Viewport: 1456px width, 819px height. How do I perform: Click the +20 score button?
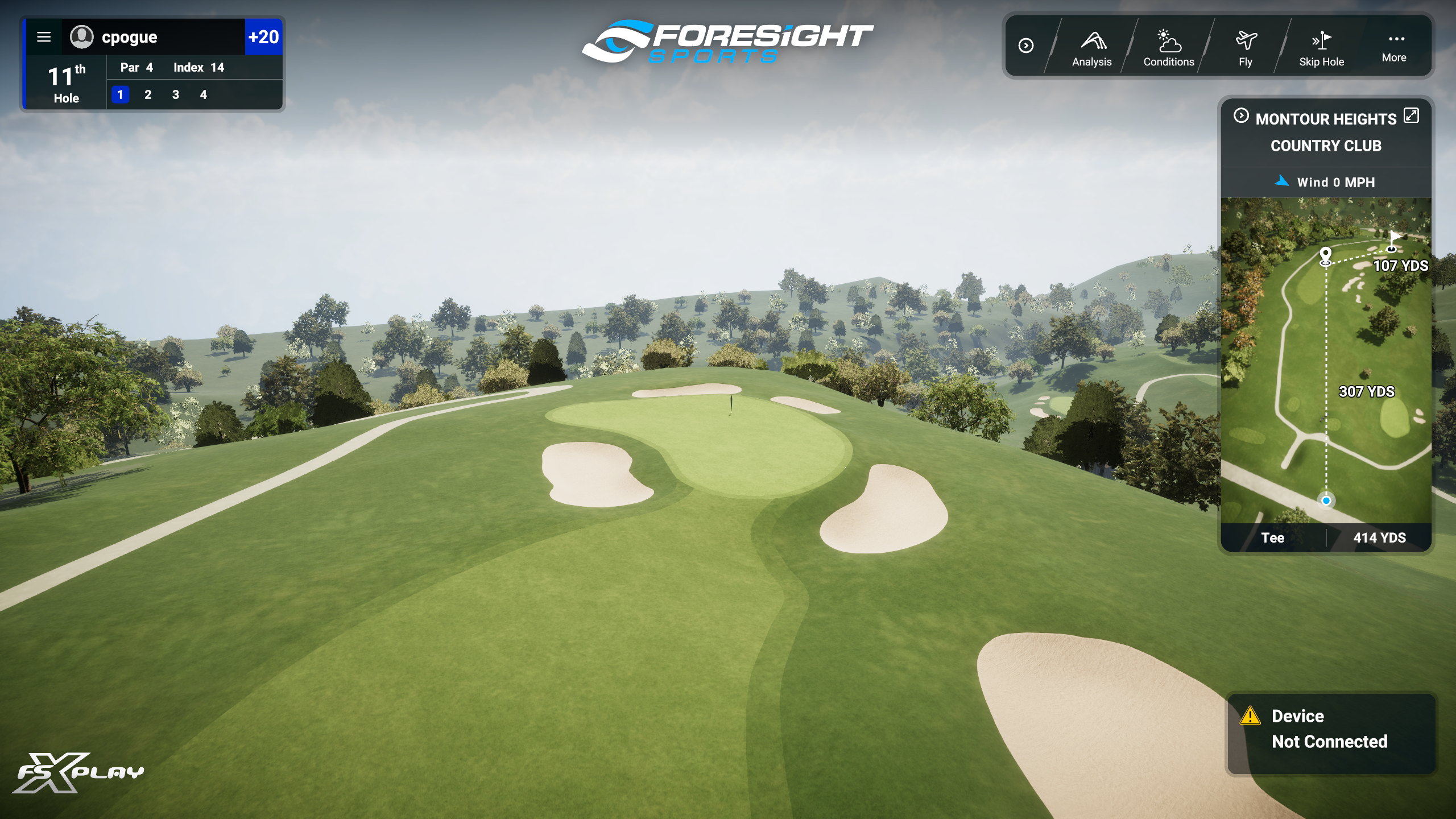[263, 38]
